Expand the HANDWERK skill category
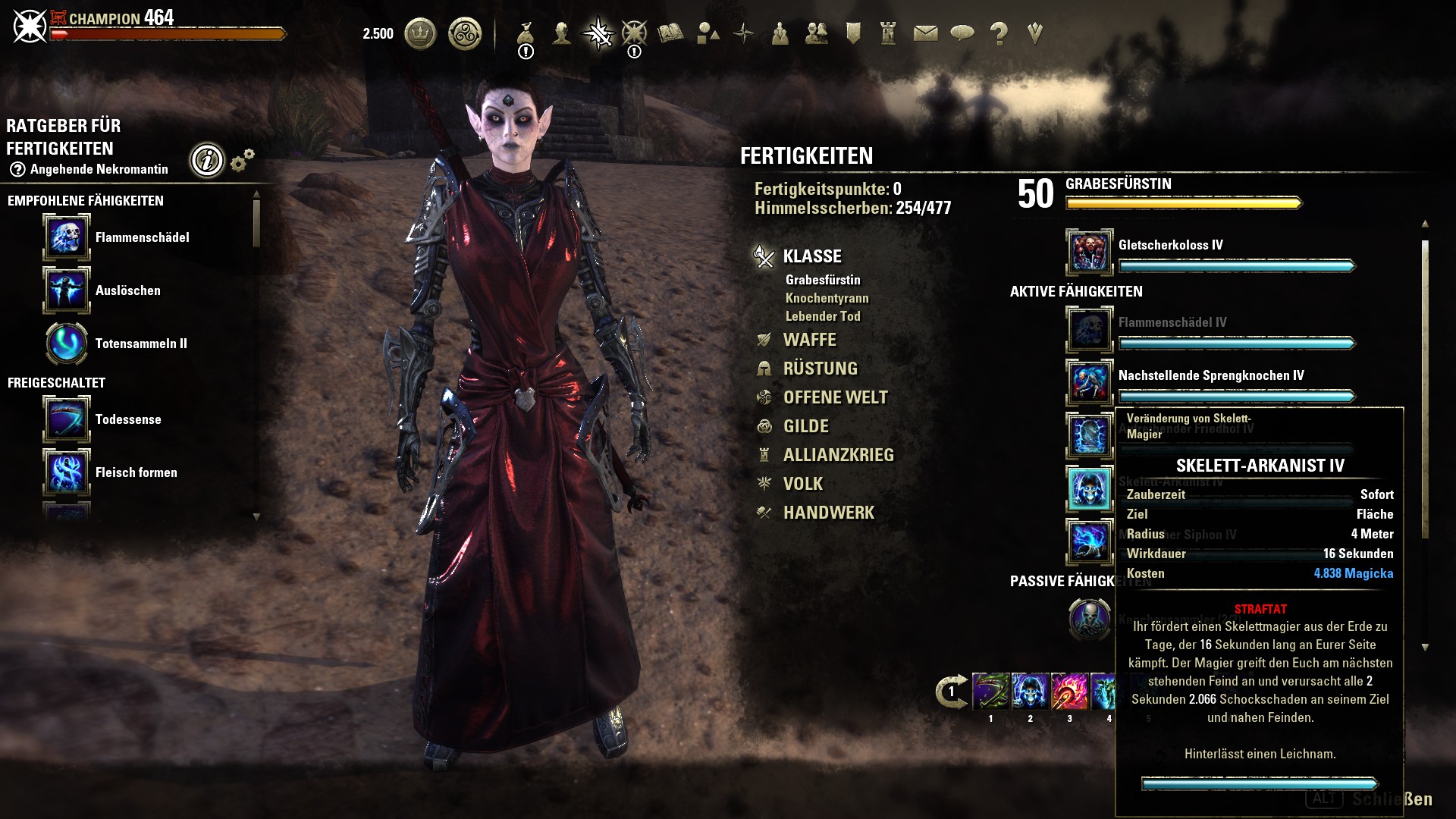The image size is (1456, 819). (828, 513)
